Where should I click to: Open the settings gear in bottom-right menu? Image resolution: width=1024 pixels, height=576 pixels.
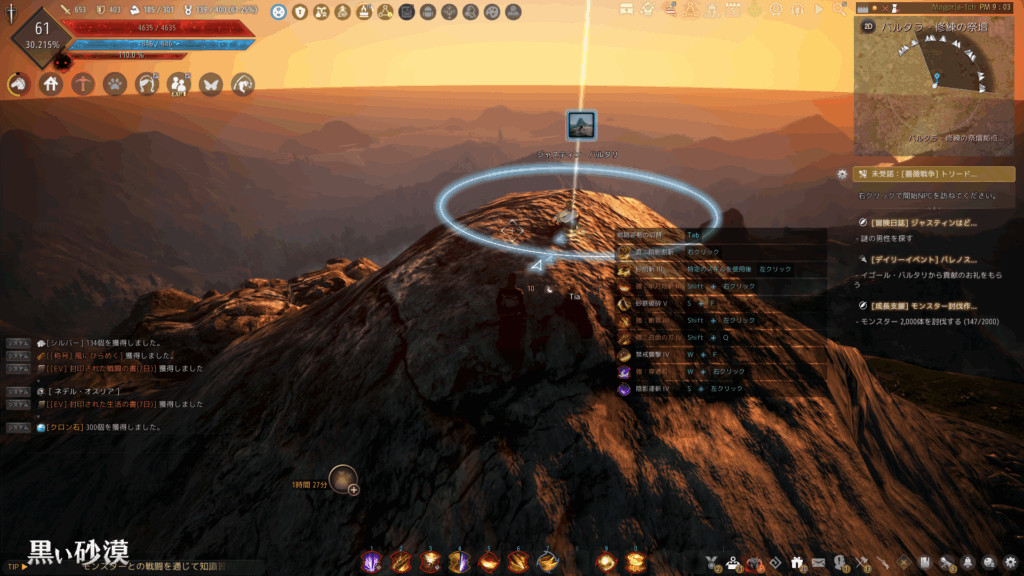(1011, 562)
